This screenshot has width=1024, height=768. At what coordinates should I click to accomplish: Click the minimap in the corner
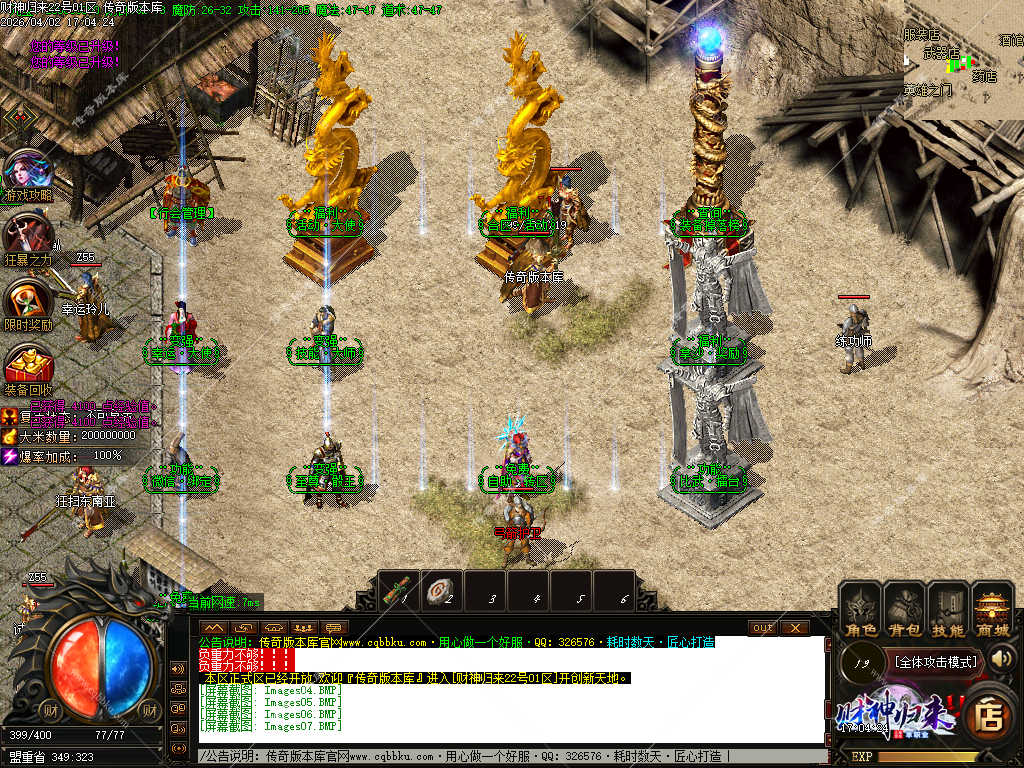click(963, 60)
